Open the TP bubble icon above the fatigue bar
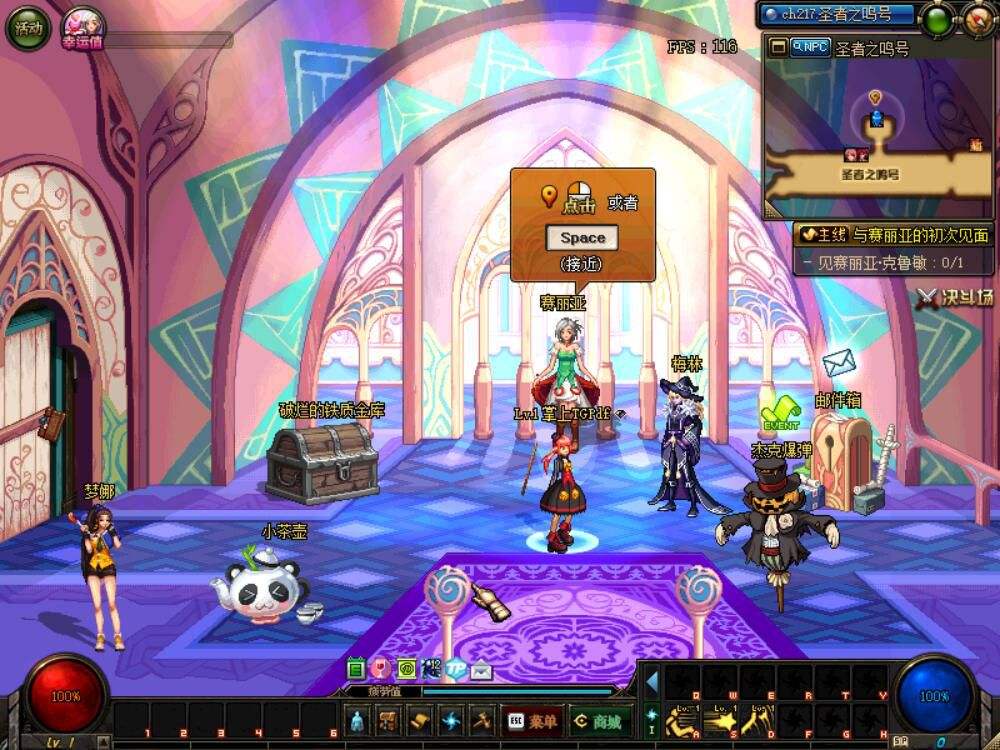Image resolution: width=1000 pixels, height=750 pixels. click(456, 668)
